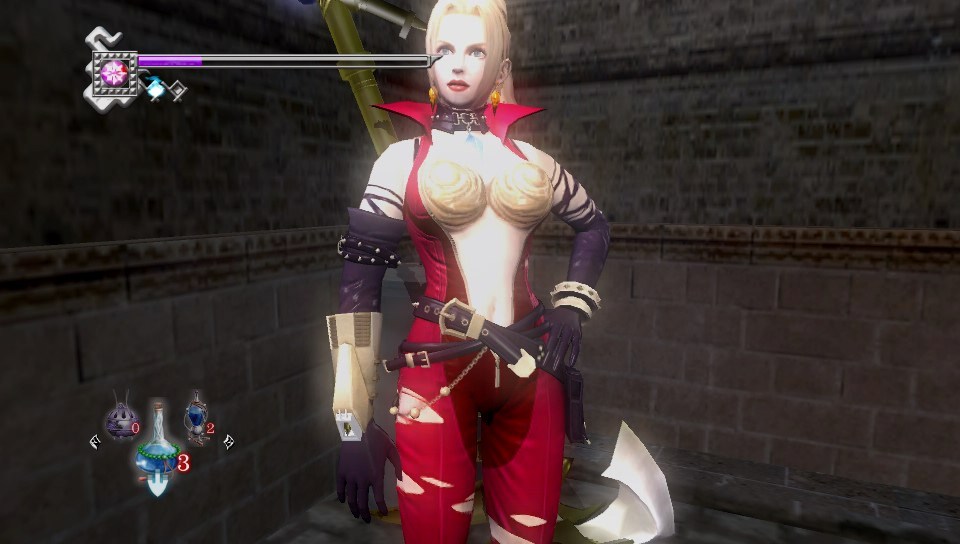Select the large blue flask with green beads
Screen dimensions: 960x544
pyautogui.click(x=157, y=451)
